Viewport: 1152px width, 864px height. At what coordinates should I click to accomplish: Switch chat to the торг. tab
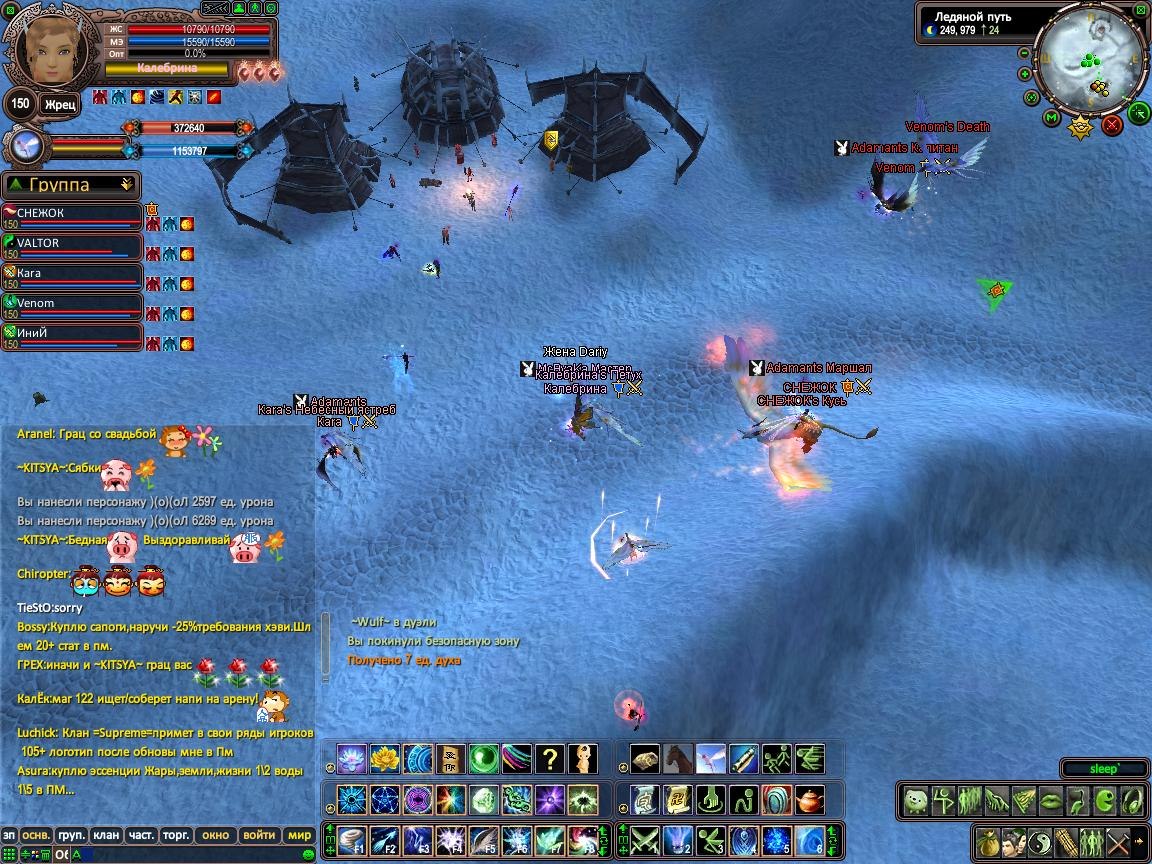point(177,835)
